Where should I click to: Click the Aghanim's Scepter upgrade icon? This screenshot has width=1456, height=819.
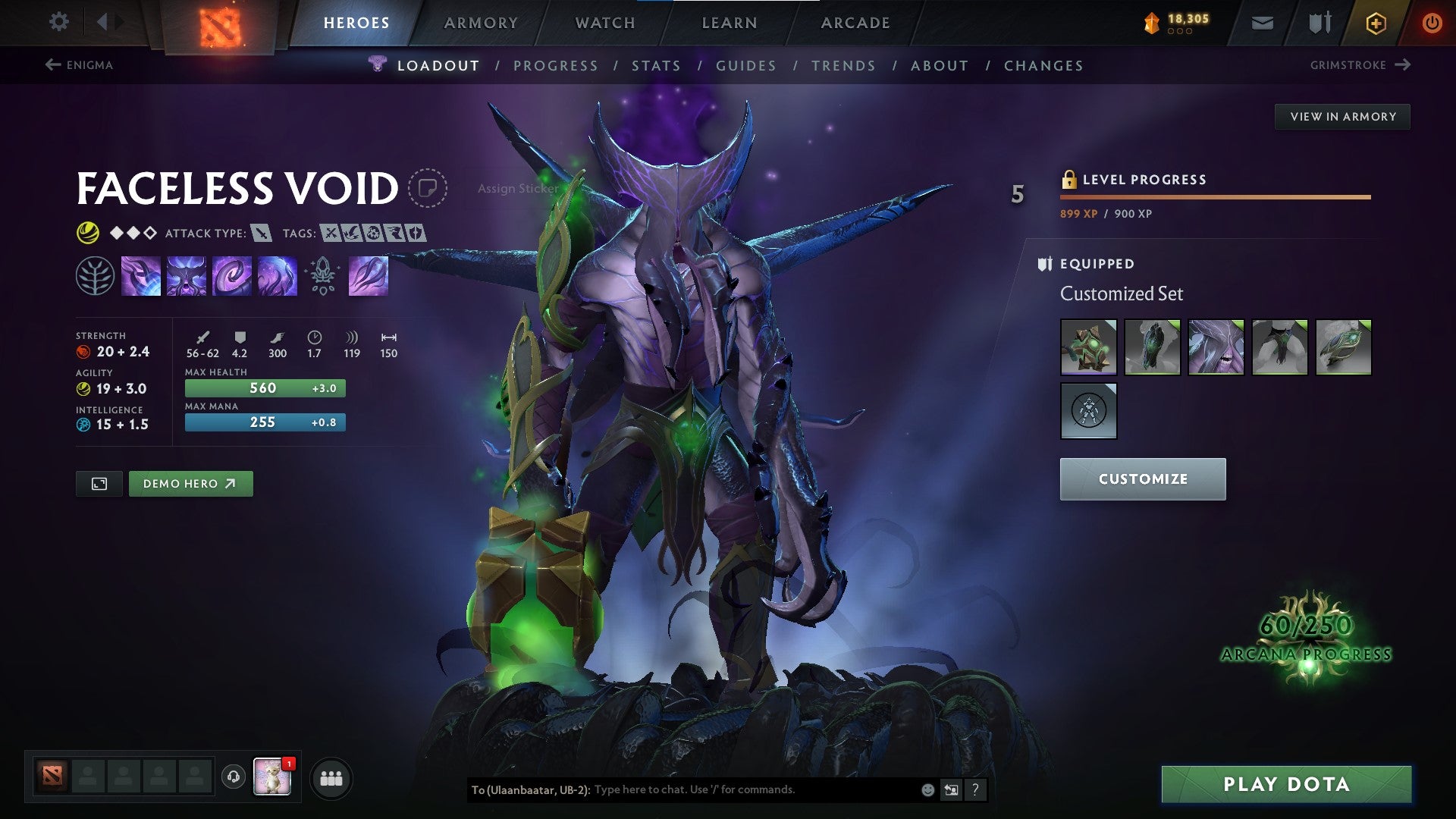(322, 275)
